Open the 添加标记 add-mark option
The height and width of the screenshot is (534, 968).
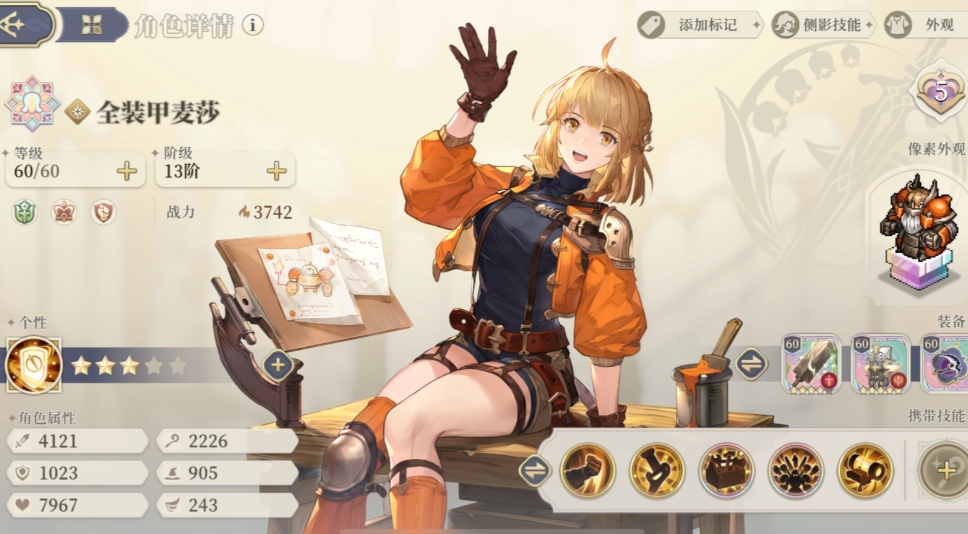point(698,24)
